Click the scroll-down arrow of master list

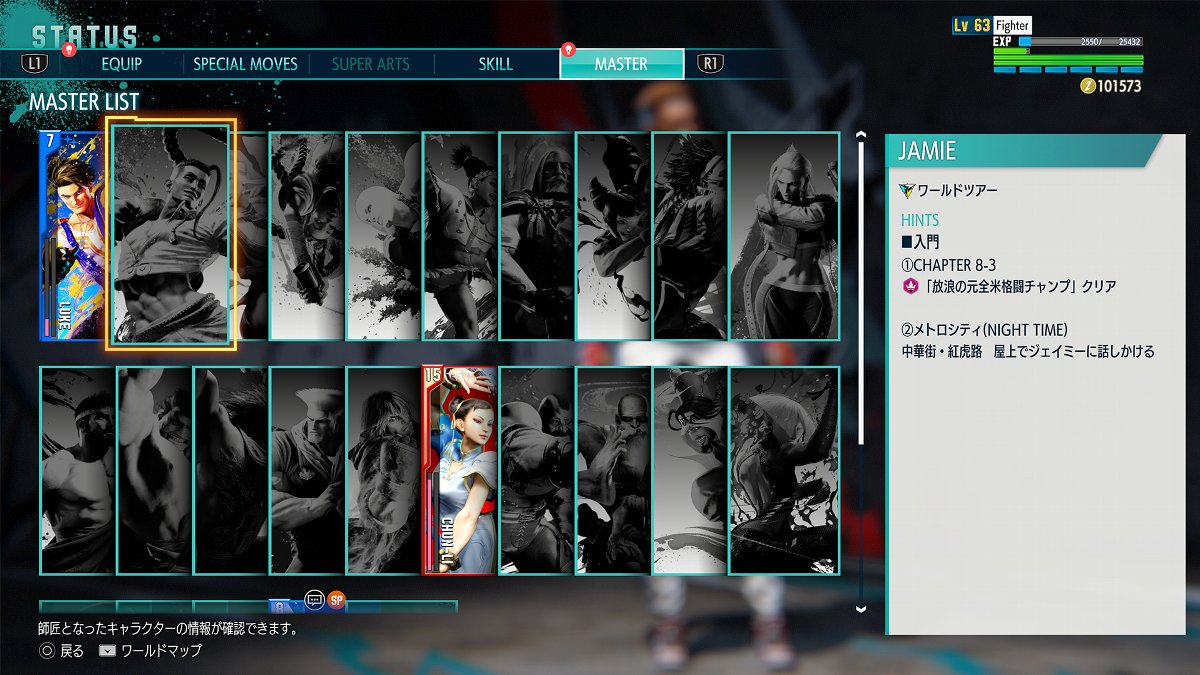861,607
